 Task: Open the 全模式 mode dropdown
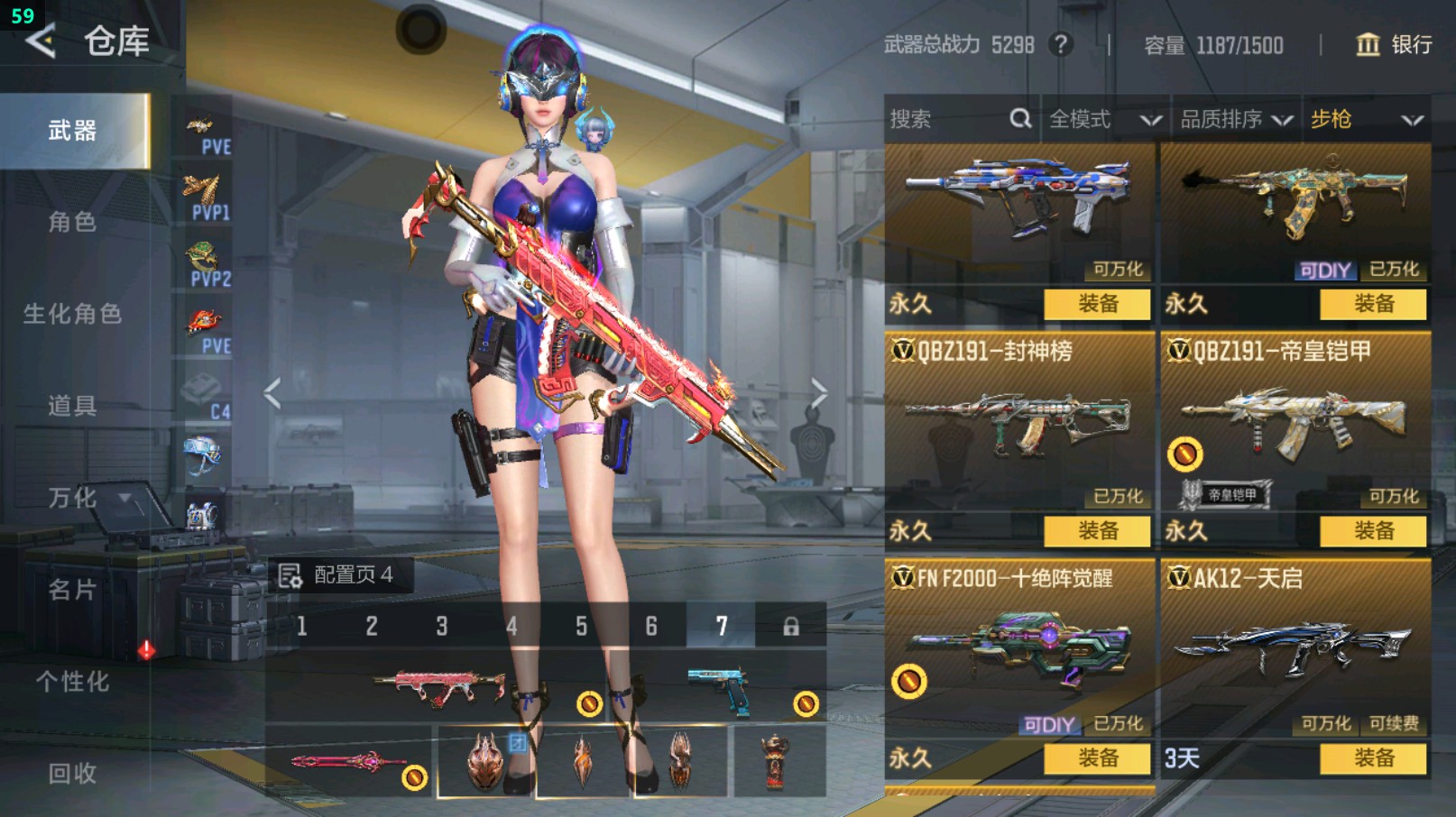point(1104,119)
